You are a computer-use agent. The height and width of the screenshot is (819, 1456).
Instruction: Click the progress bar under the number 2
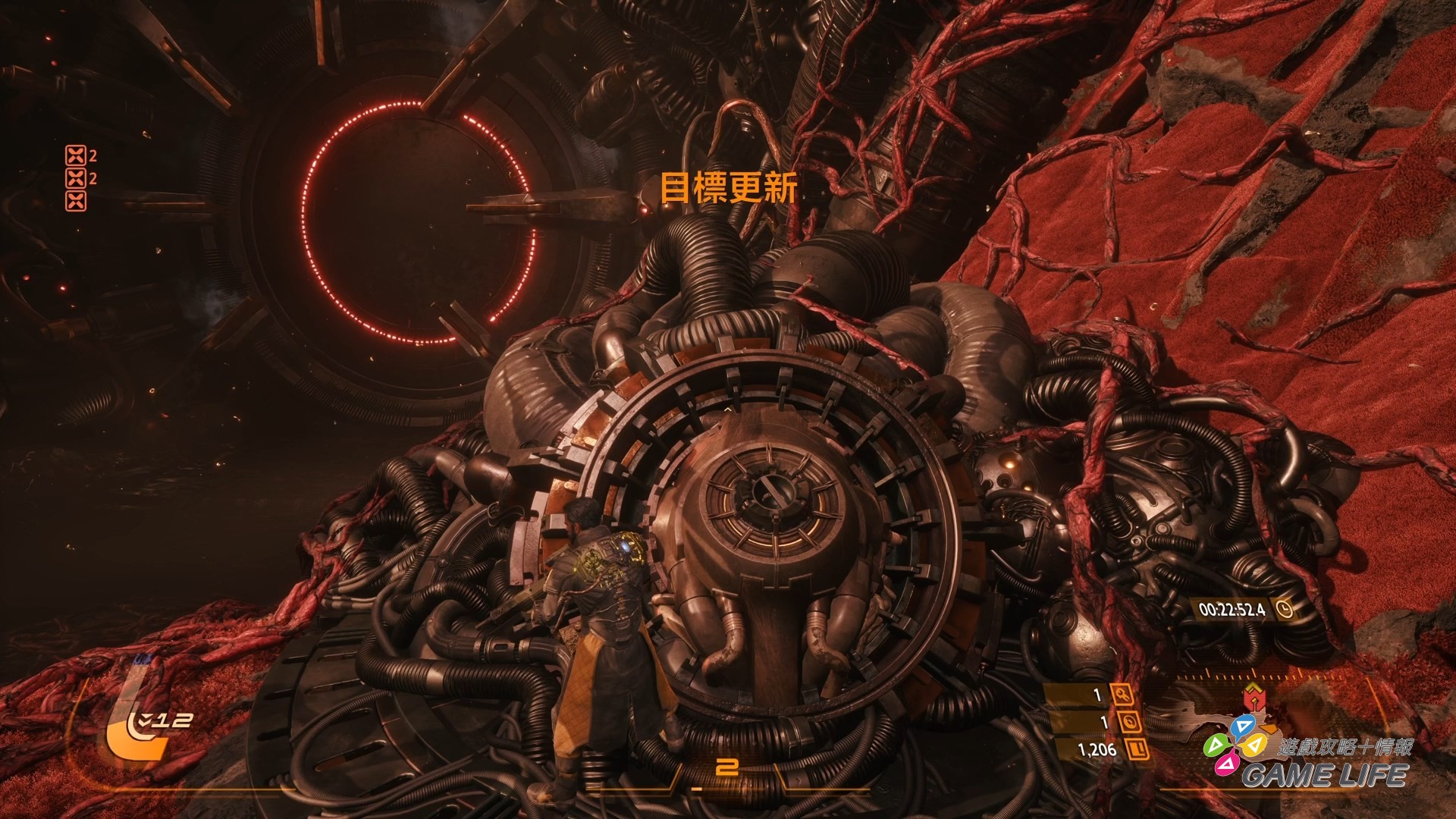728,788
